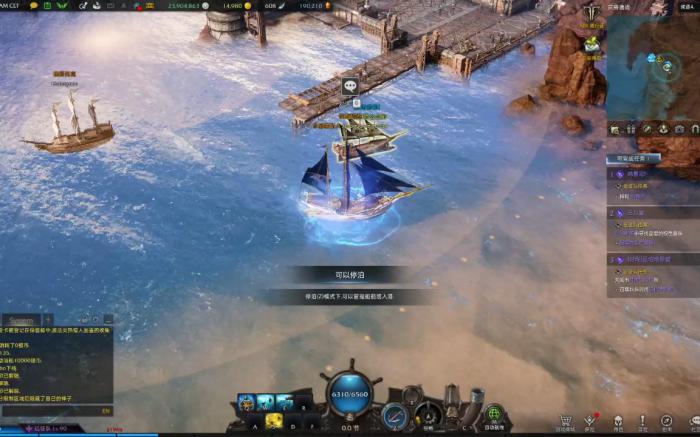Select the System chat tab
Screen dimensions: 700x437
(21, 320)
